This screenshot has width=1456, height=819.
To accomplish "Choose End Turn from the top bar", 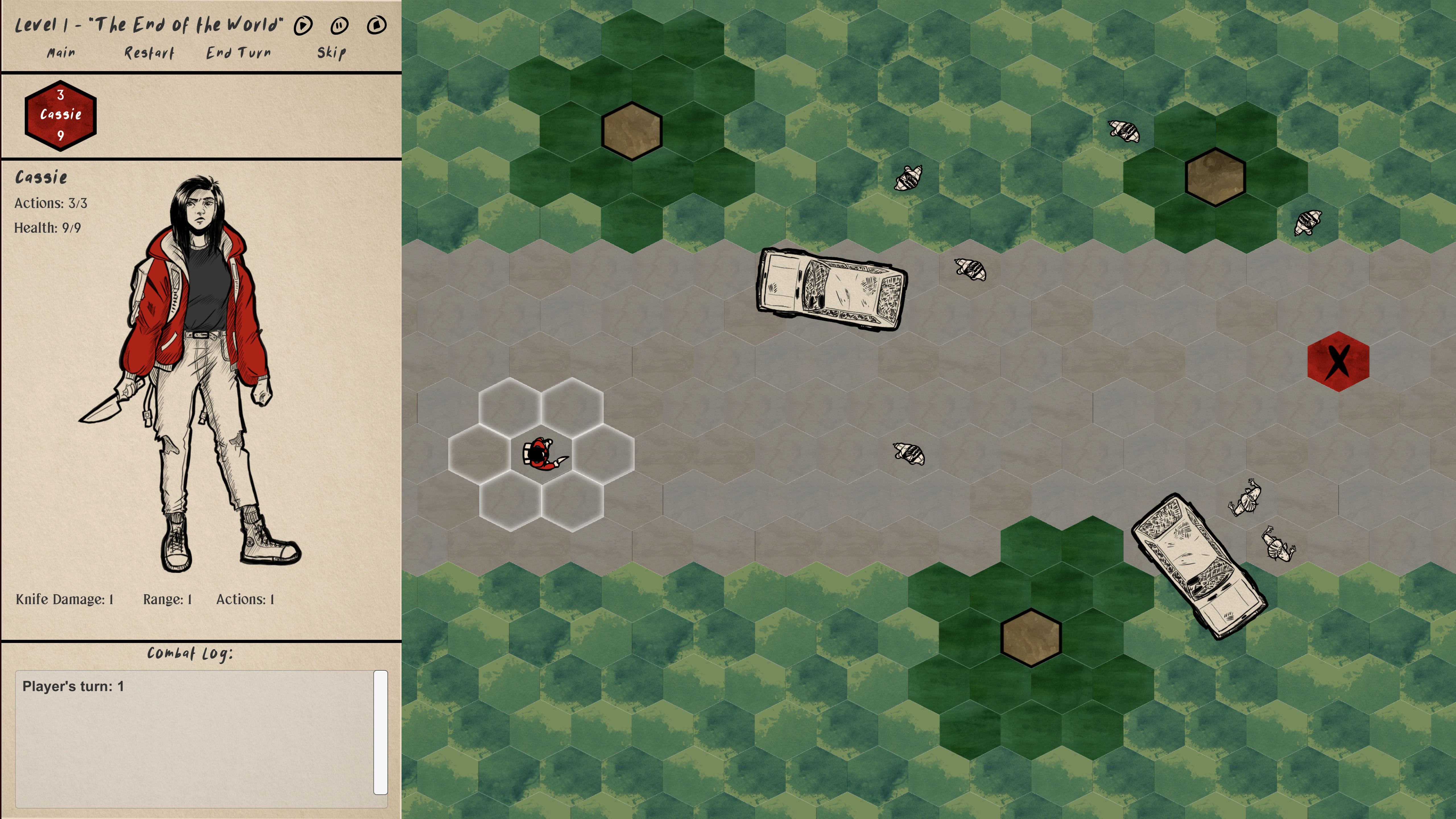I will pos(238,52).
